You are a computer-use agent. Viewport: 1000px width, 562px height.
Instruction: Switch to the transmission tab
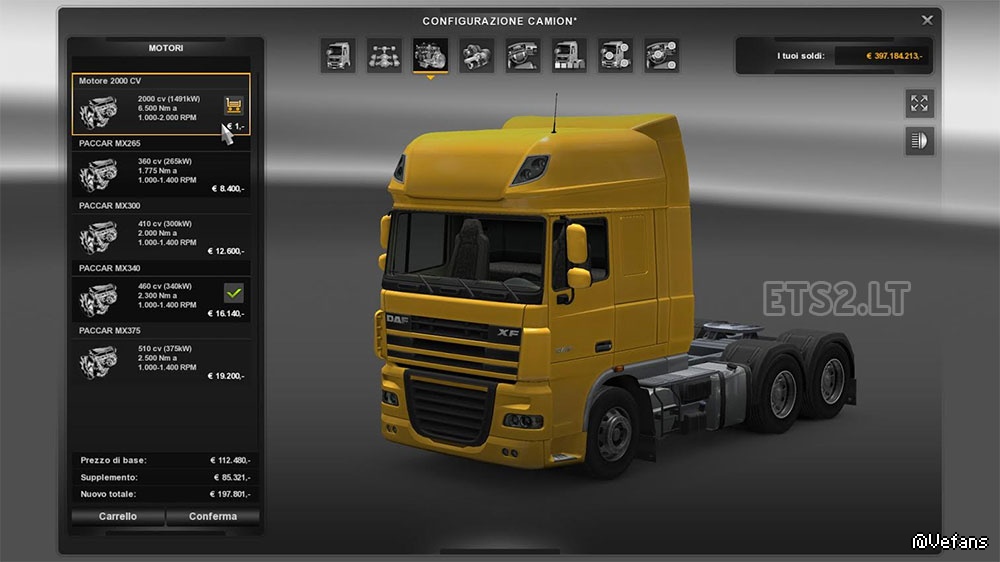[476, 55]
